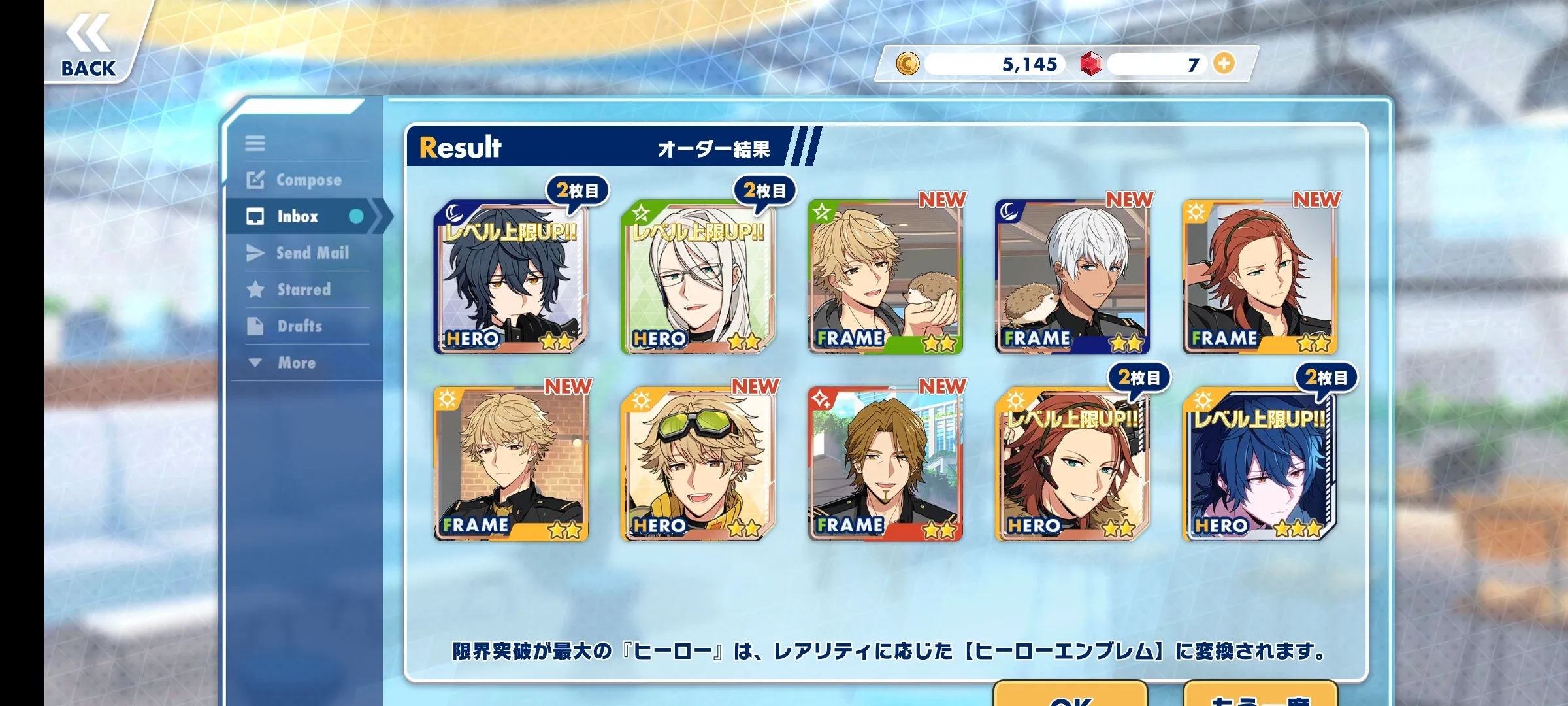View the white-haired glasses HERO card
The height and width of the screenshot is (706, 1568).
698,278
